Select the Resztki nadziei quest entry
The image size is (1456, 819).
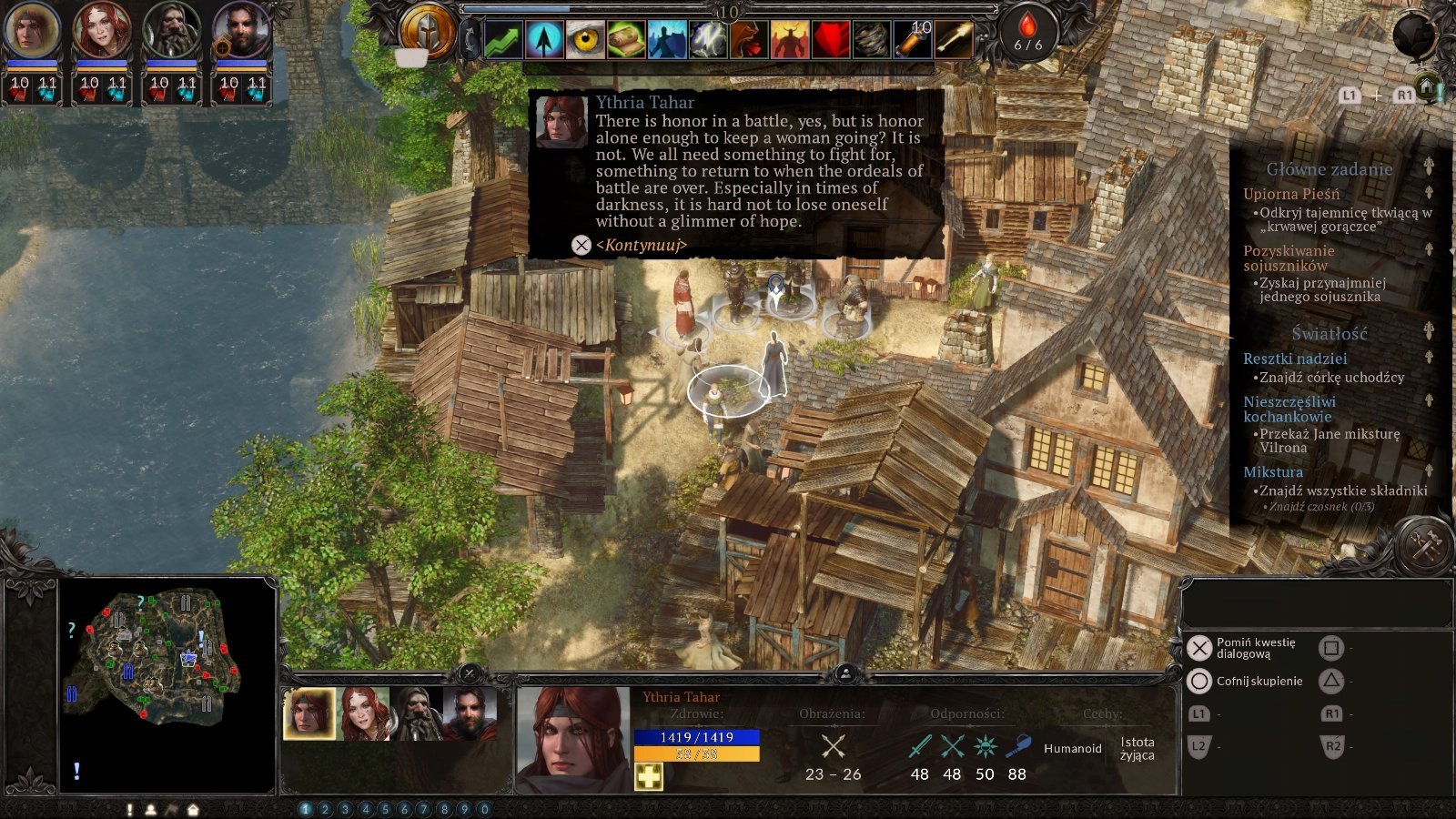[x=1295, y=359]
